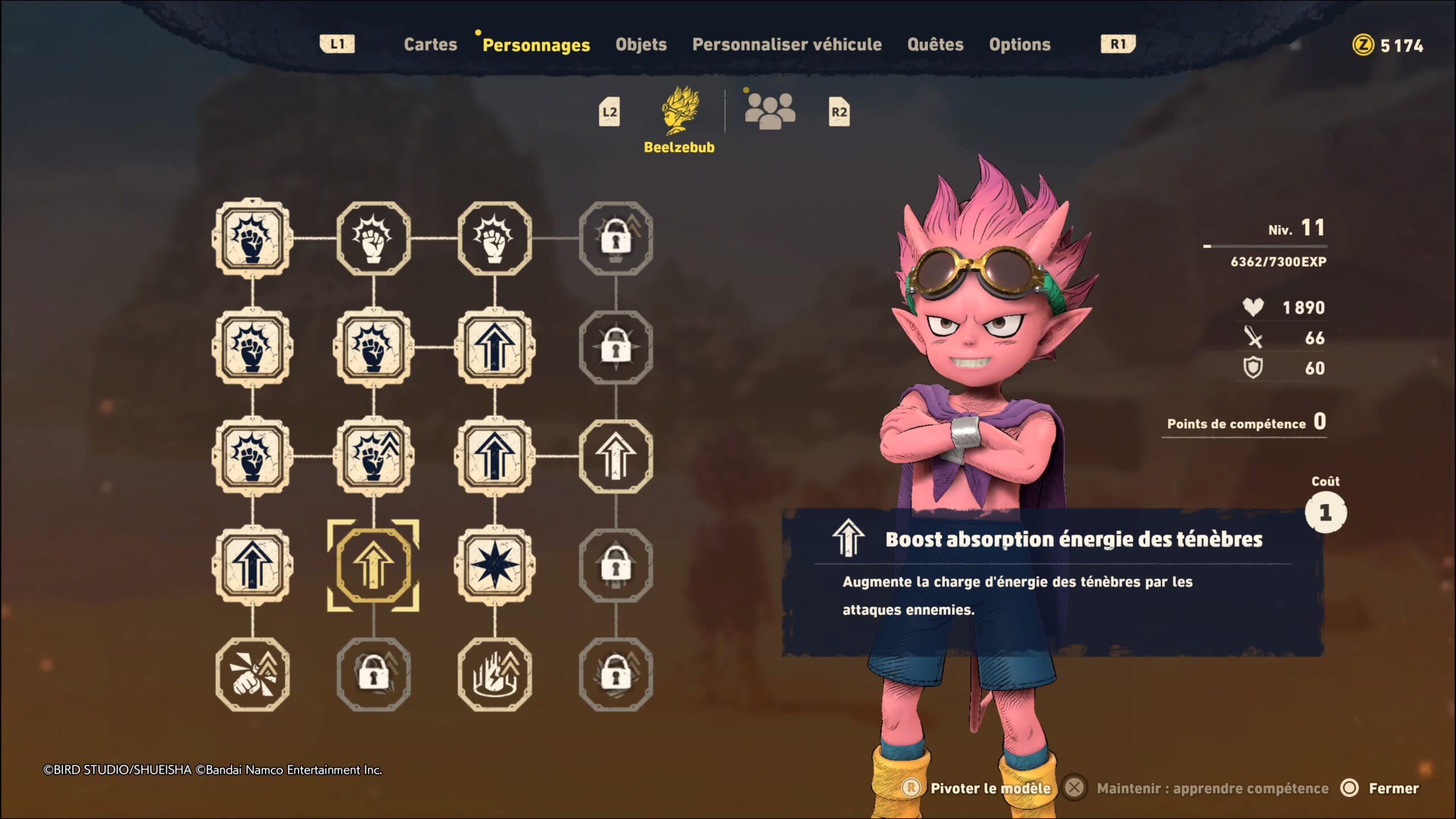The image size is (1456, 819).
Task: Switch to the Cartes tab
Action: pyautogui.click(x=430, y=44)
